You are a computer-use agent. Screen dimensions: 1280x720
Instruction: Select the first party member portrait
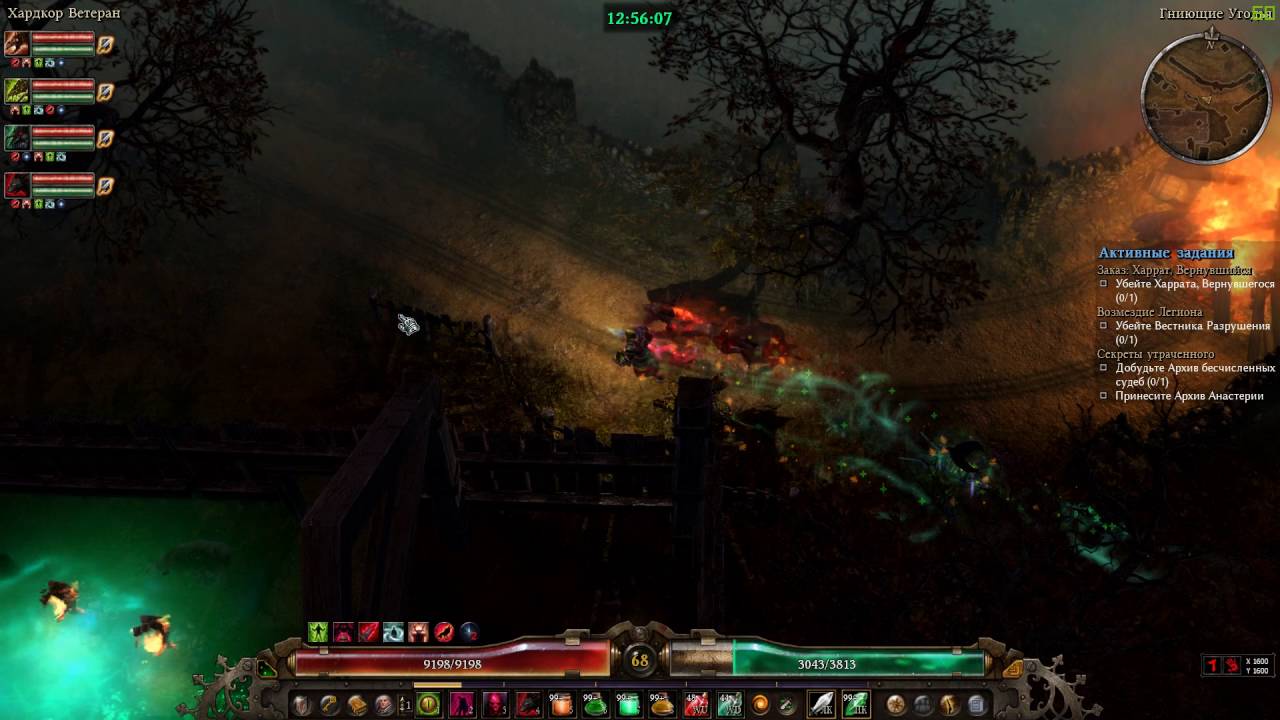point(17,43)
